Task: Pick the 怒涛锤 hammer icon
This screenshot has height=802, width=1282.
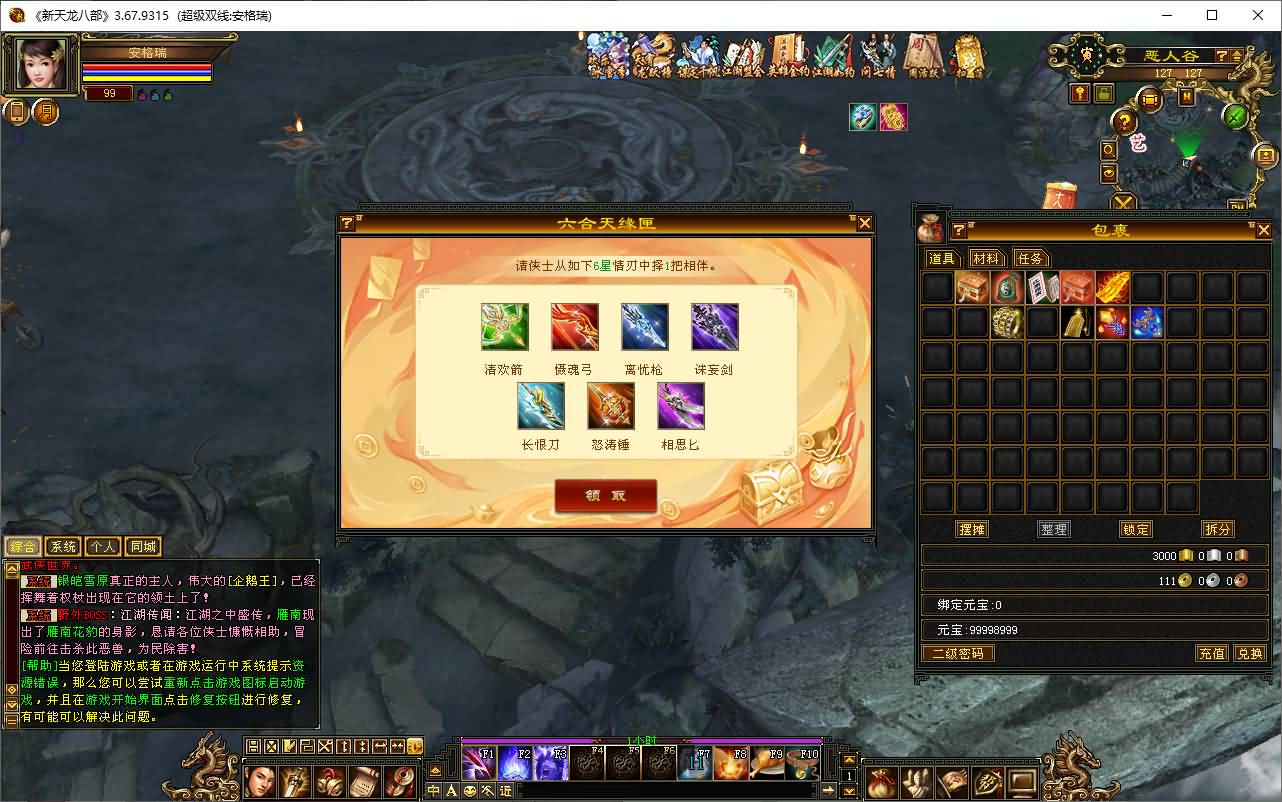Action: click(610, 406)
